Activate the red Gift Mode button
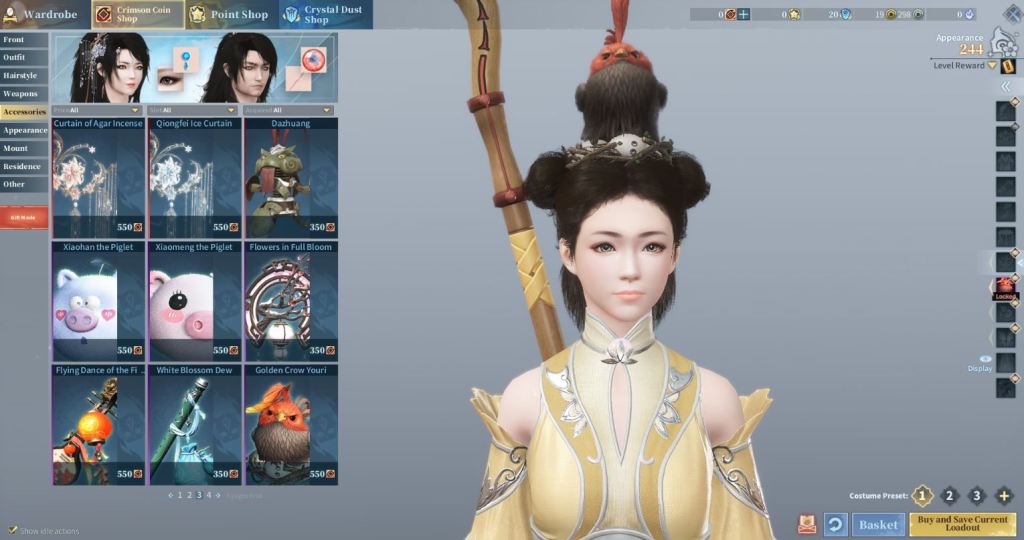1024x540 pixels. 24,217
